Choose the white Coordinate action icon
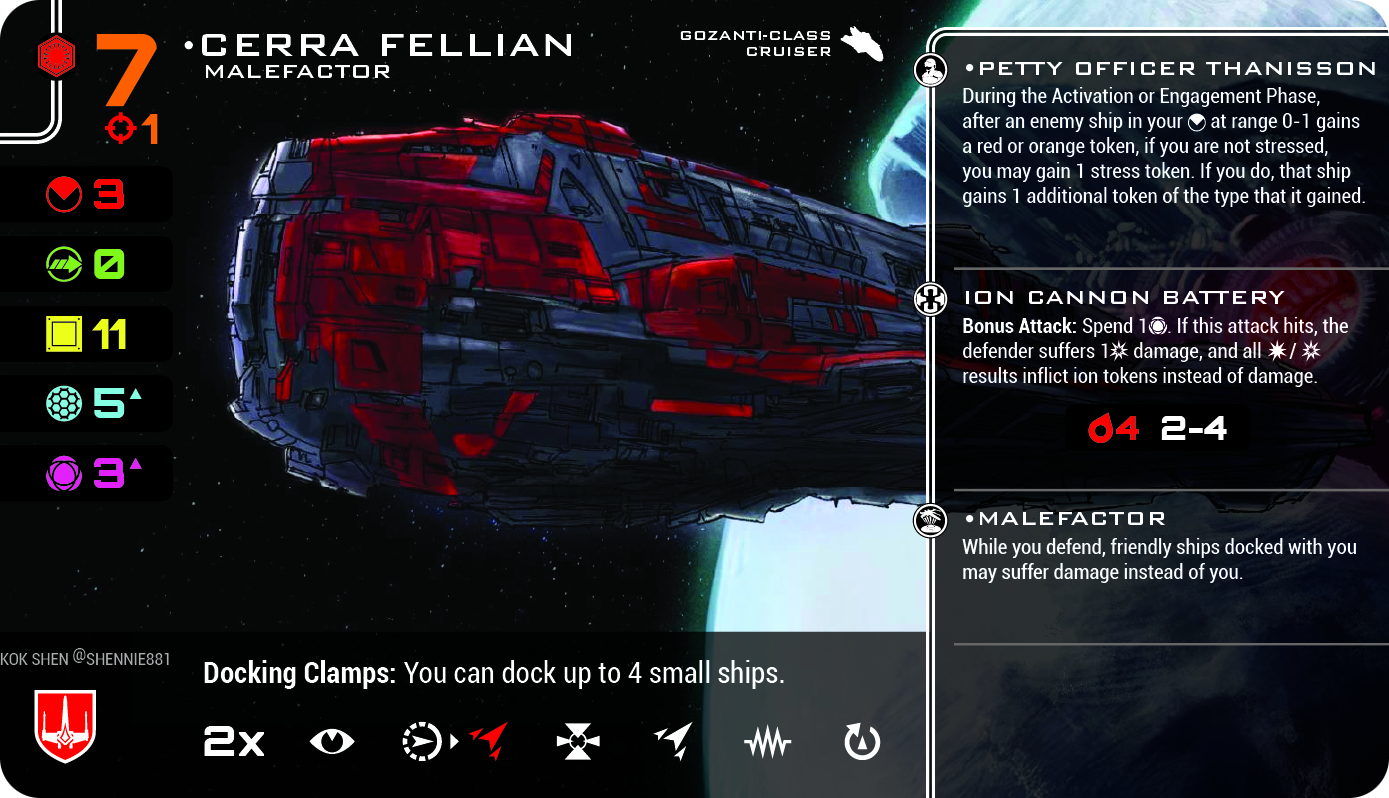The image size is (1389, 798). pyautogui.click(x=673, y=742)
